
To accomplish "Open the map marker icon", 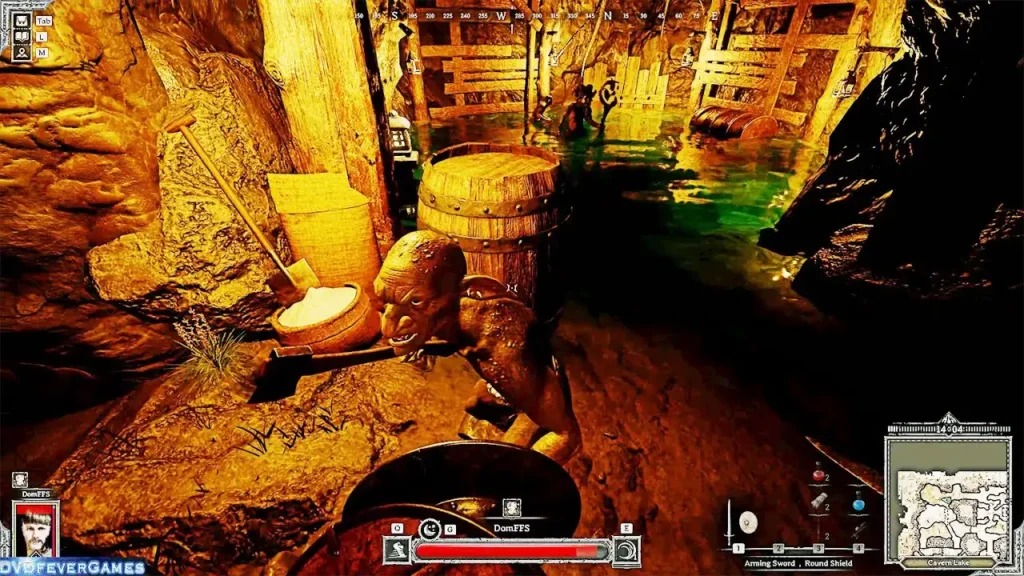I will point(21,52).
